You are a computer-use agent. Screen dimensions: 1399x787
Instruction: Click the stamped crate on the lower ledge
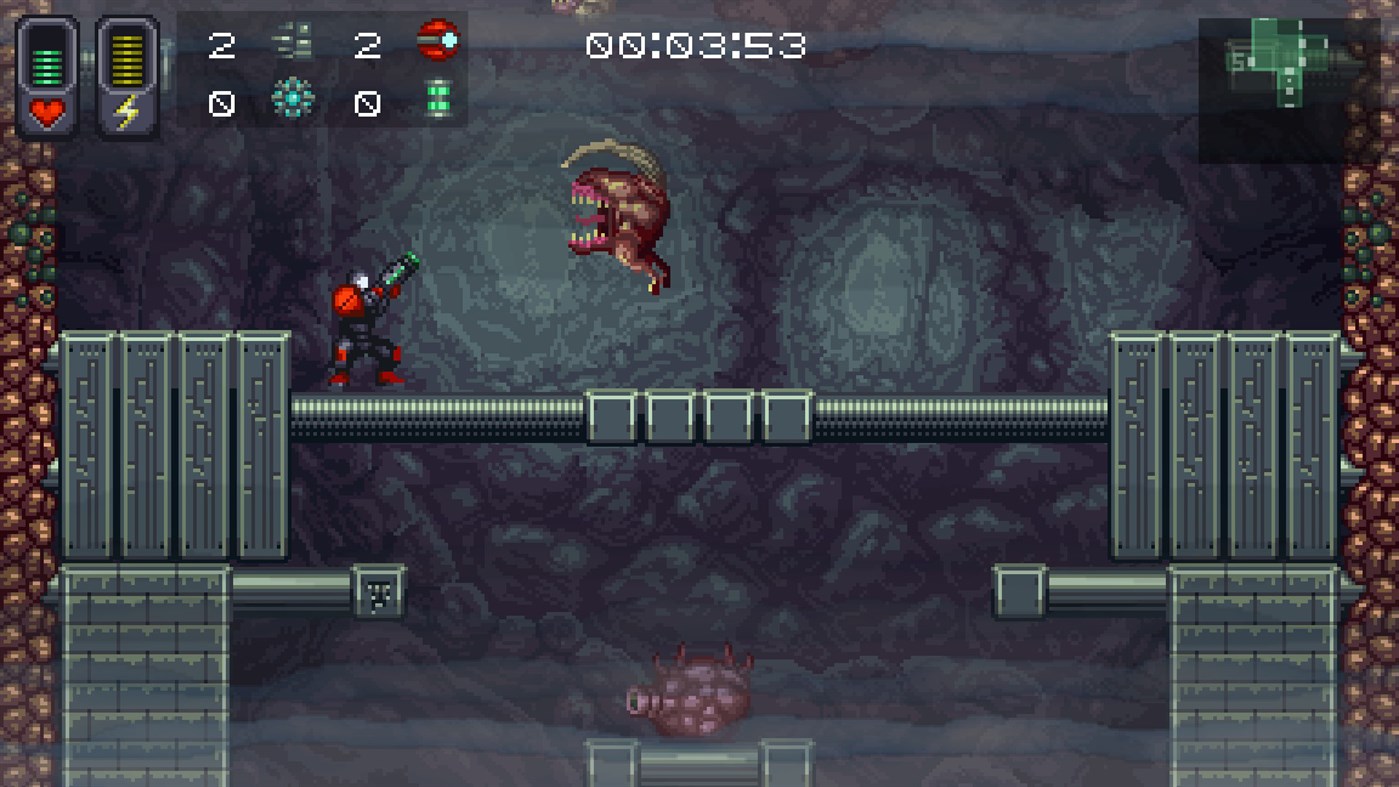coord(377,591)
